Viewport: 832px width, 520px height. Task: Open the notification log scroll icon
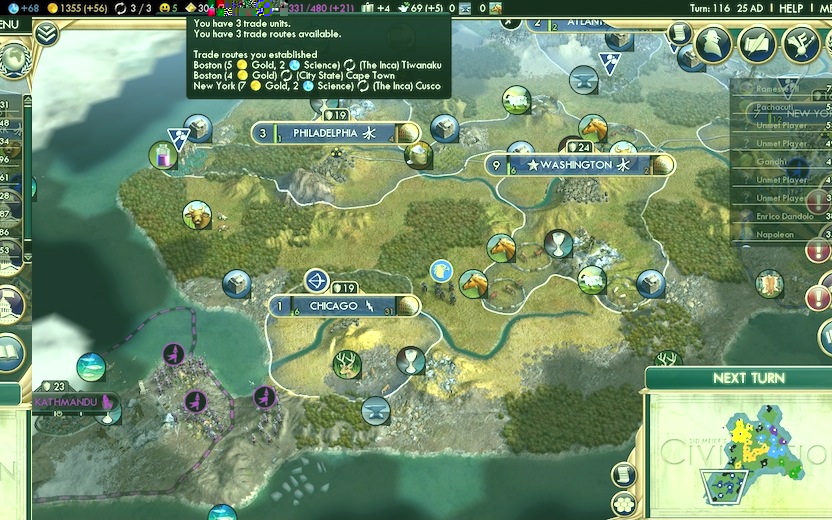point(680,34)
